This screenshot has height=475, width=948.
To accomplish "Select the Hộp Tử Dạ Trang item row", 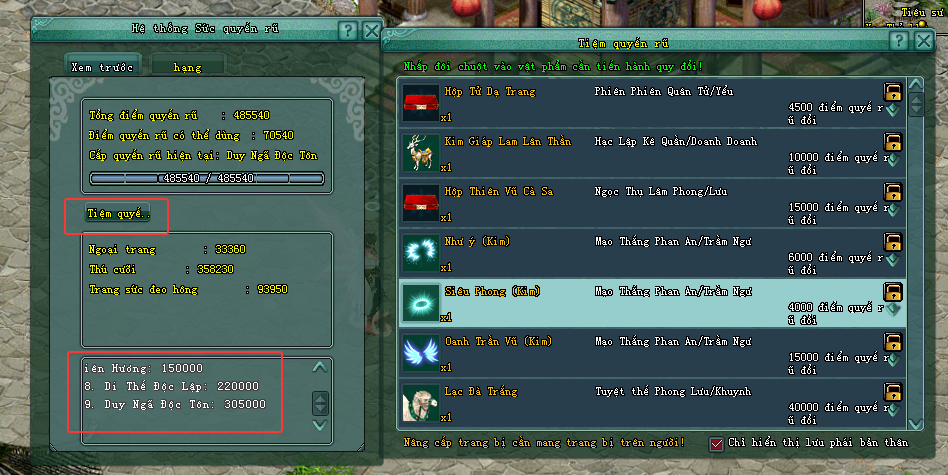I will [640, 102].
